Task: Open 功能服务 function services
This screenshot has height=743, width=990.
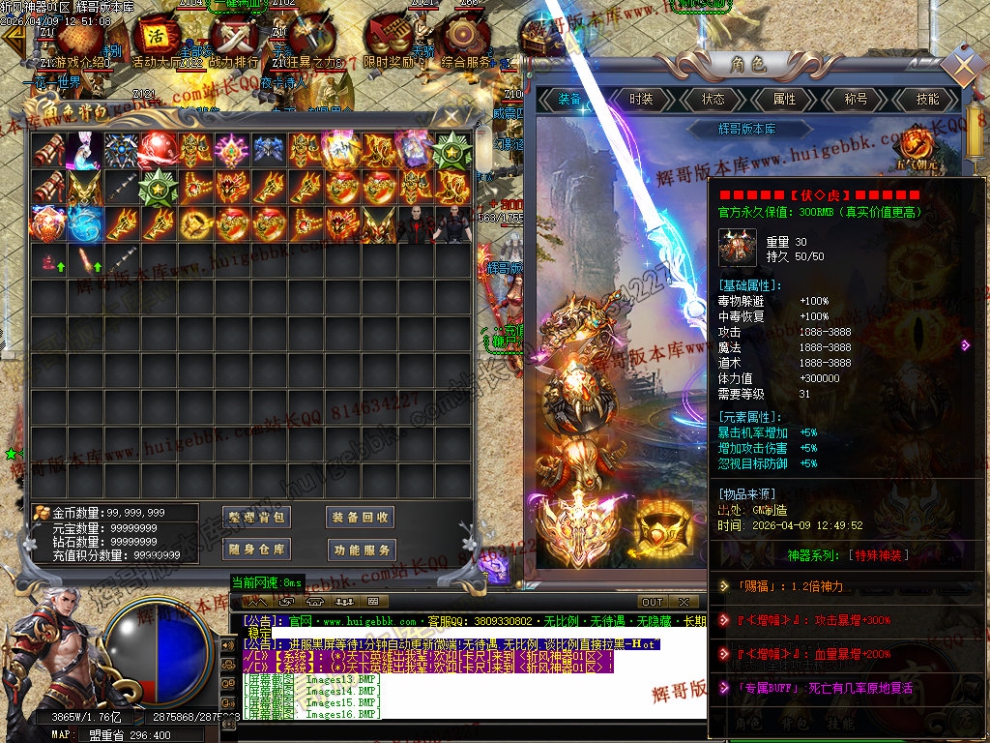Action: point(361,549)
